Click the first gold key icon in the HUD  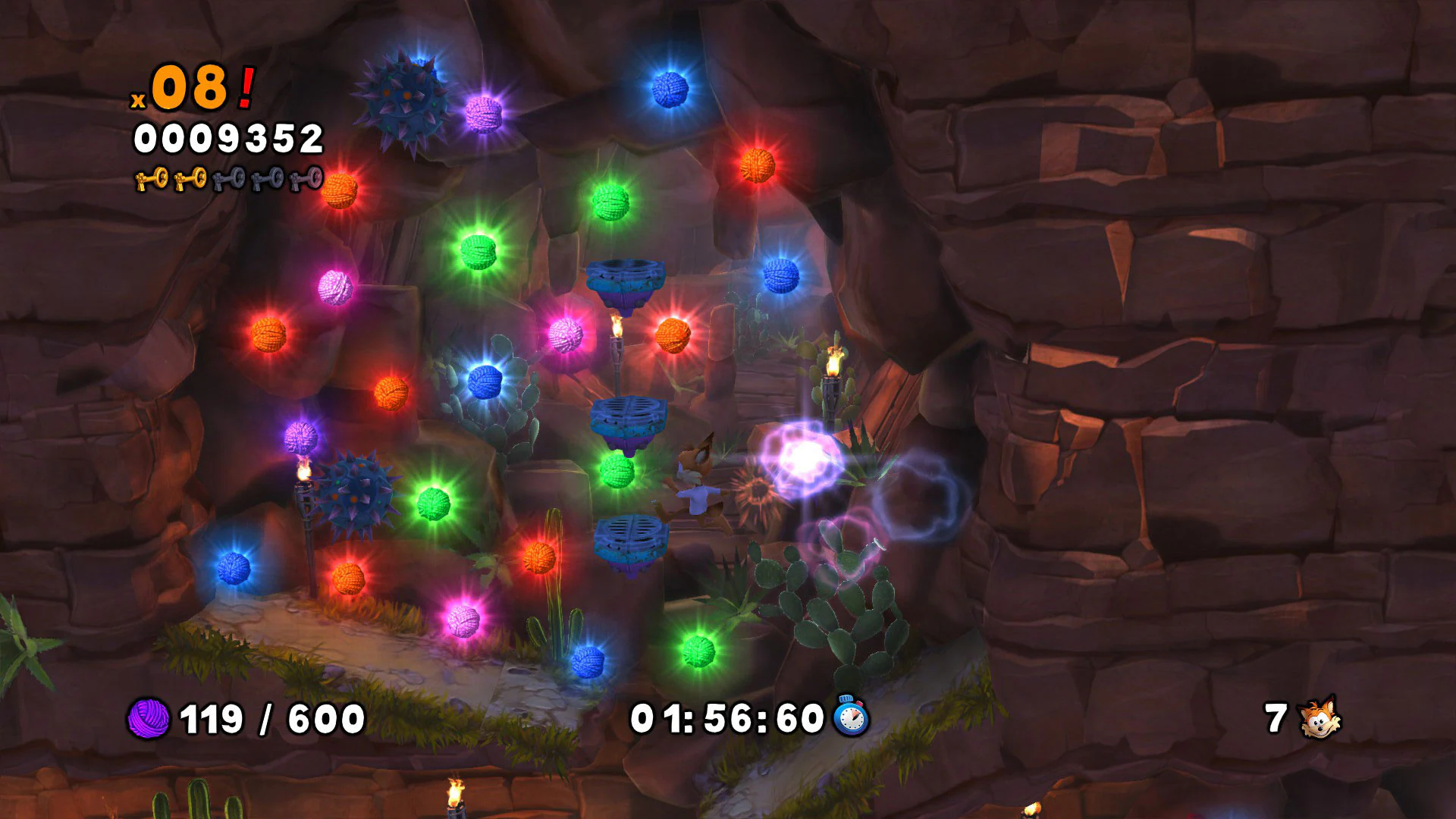(x=149, y=178)
